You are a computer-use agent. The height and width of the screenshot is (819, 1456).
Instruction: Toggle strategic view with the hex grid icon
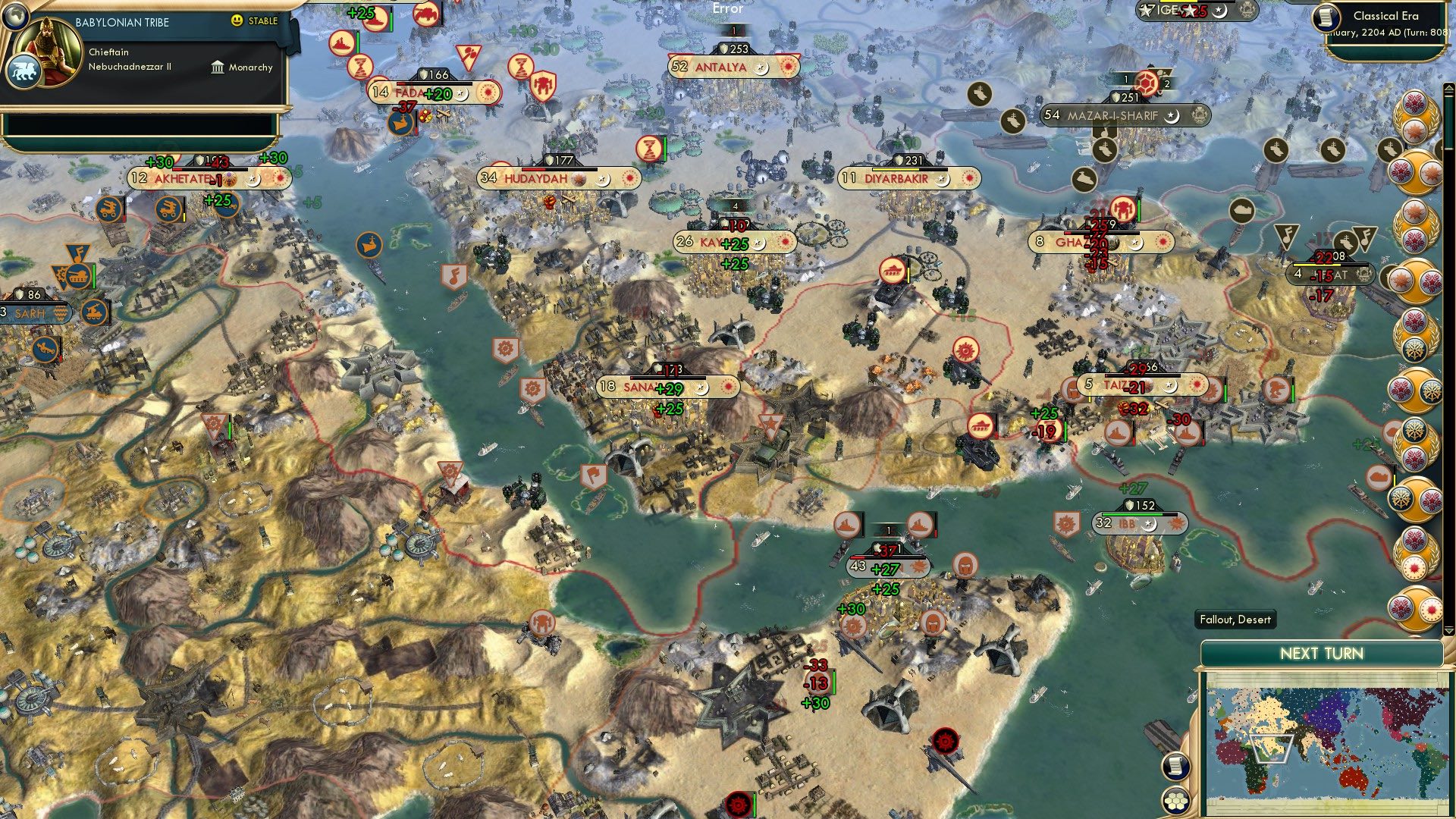[1175, 800]
